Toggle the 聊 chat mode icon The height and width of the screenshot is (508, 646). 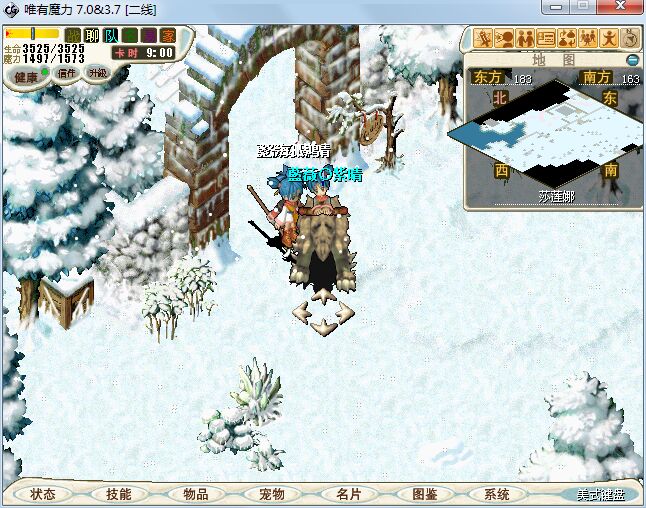(92, 36)
